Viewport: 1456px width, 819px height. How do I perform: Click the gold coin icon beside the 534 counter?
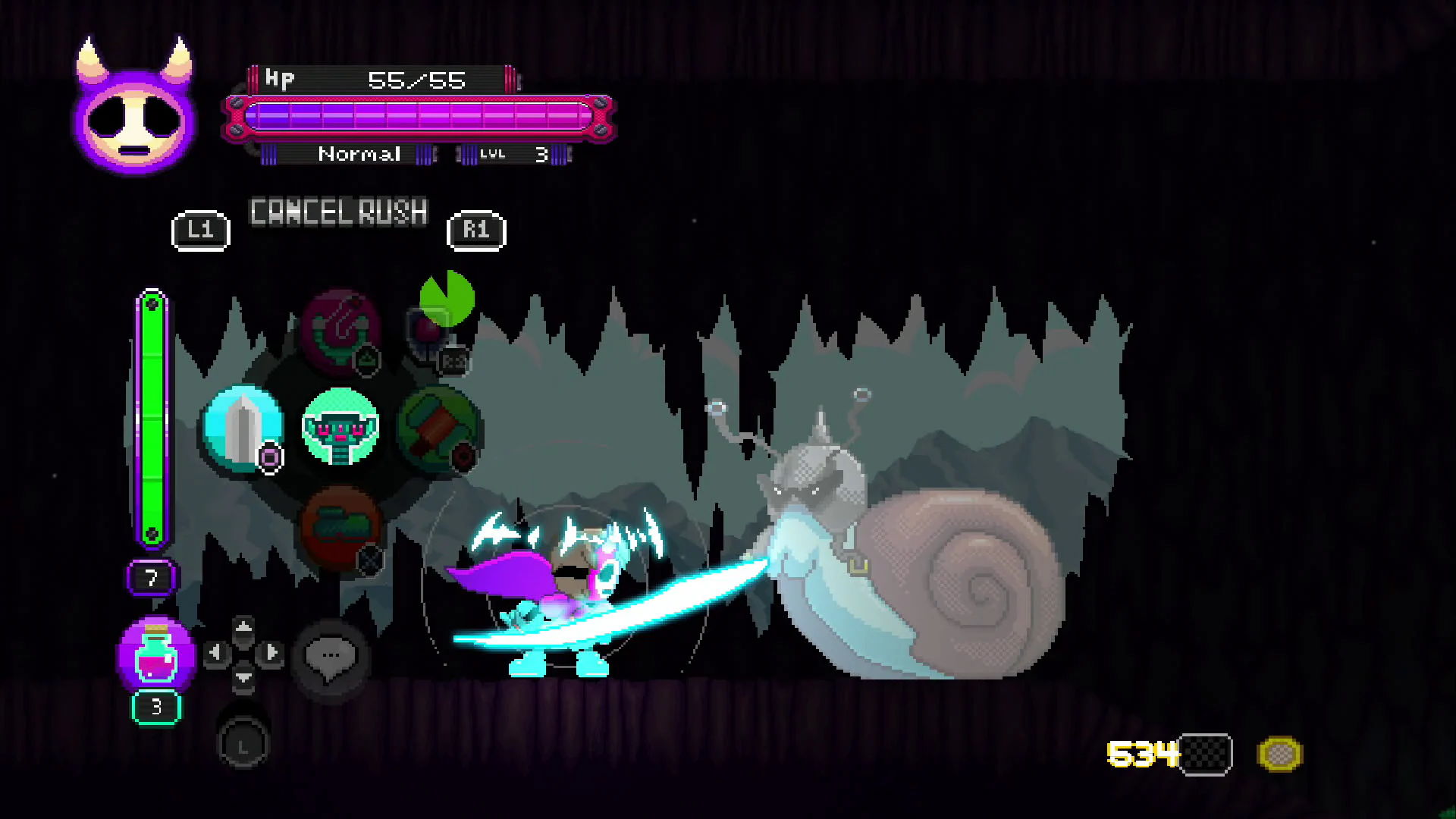coord(1282,752)
